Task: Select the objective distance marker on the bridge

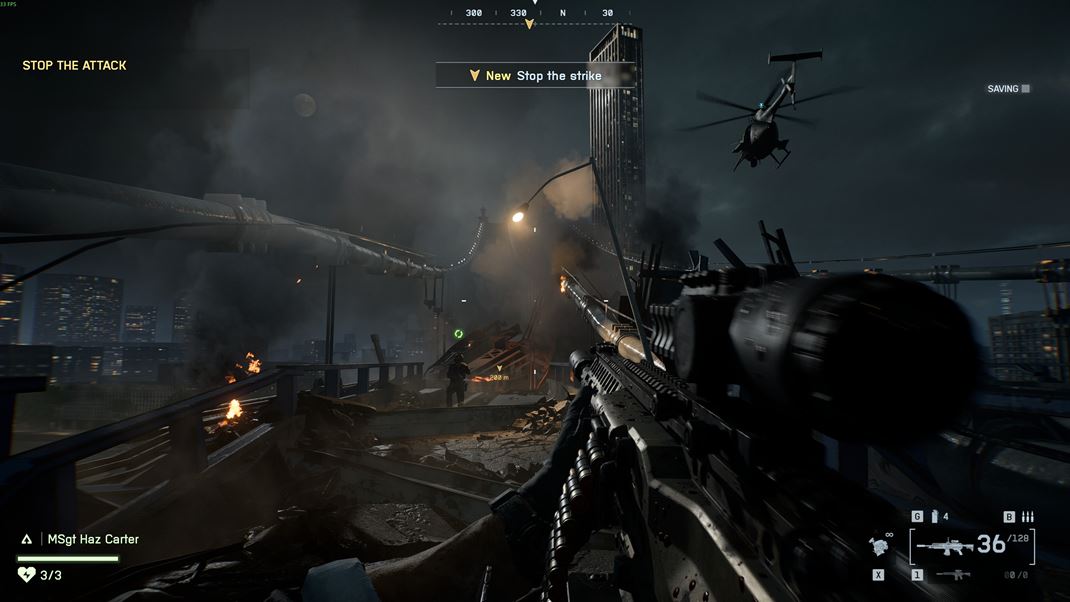Action: [497, 375]
